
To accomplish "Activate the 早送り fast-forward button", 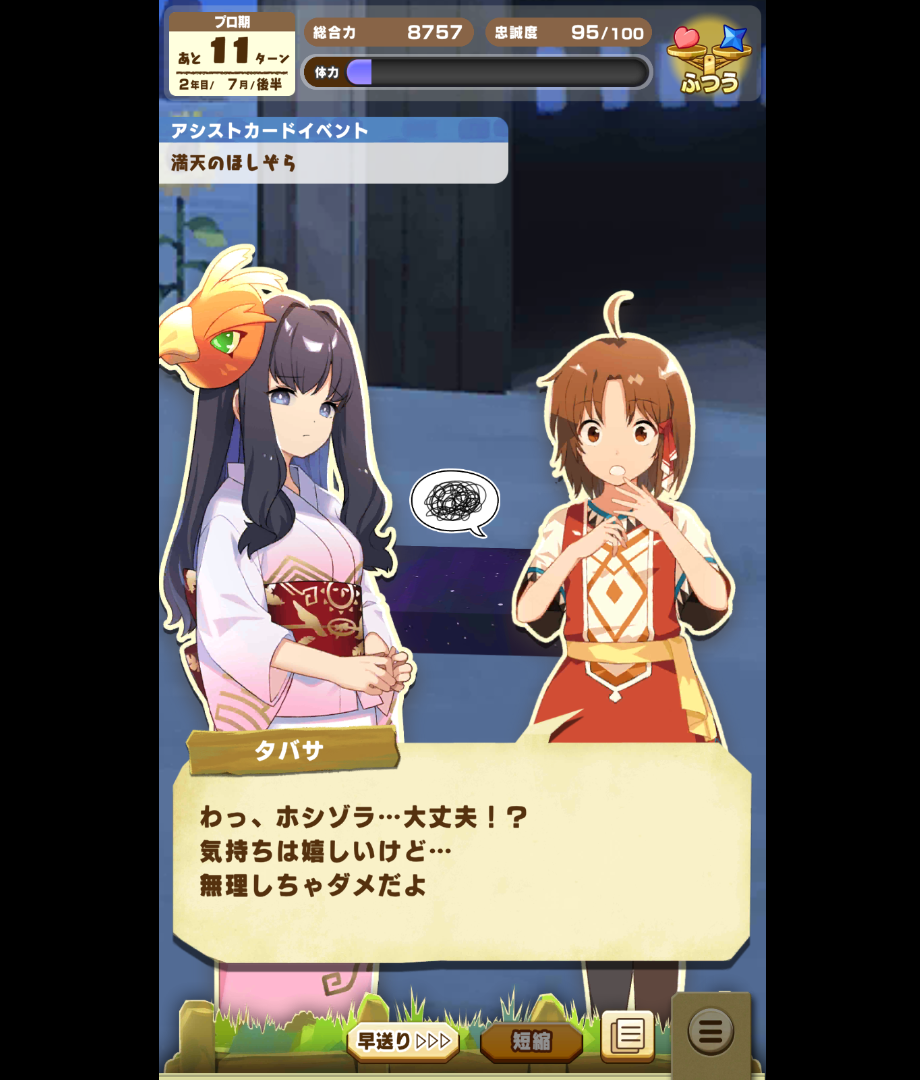I will (x=403, y=1041).
